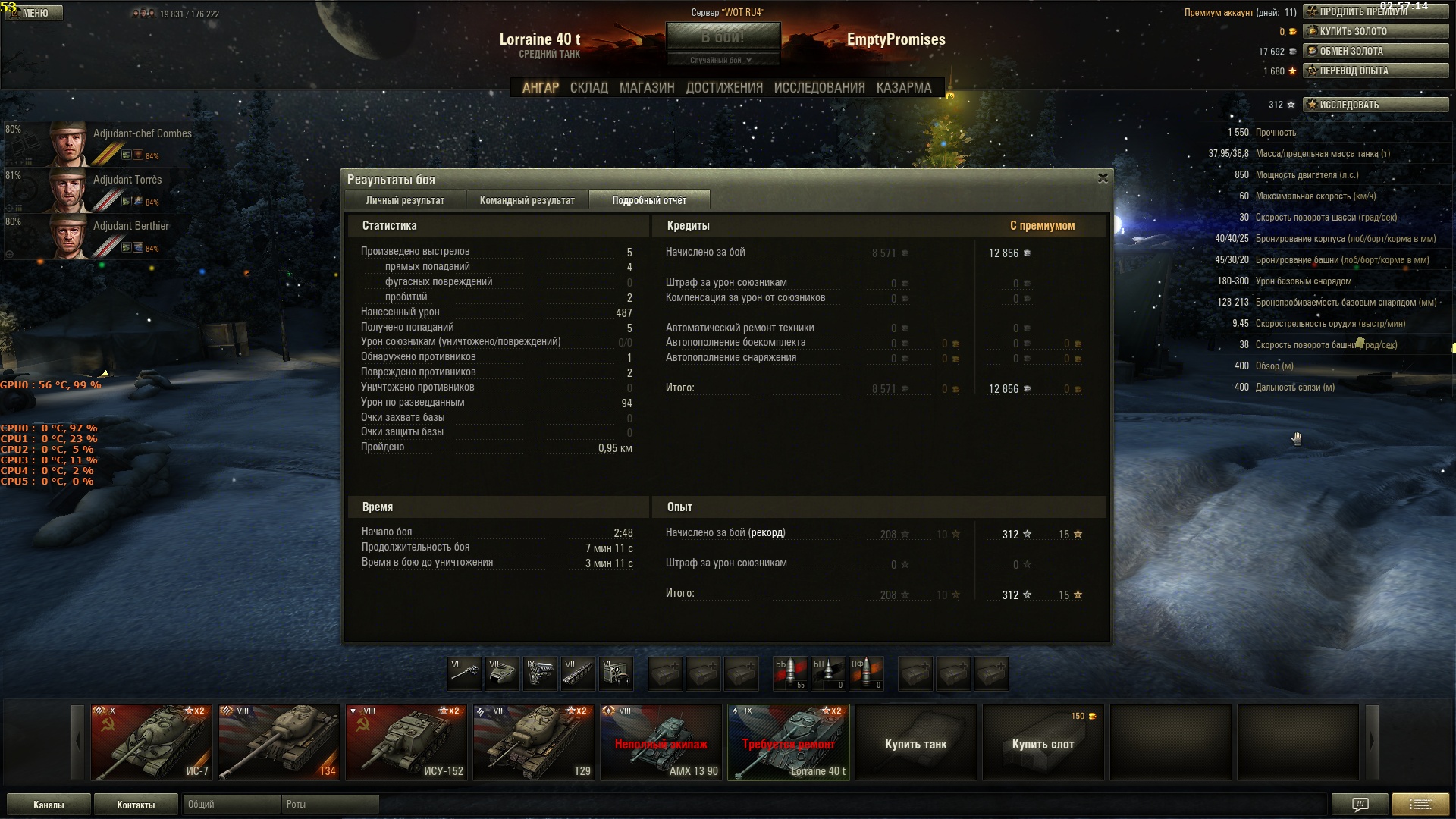Open the Случайный бой mode dropdown

[x=721, y=60]
